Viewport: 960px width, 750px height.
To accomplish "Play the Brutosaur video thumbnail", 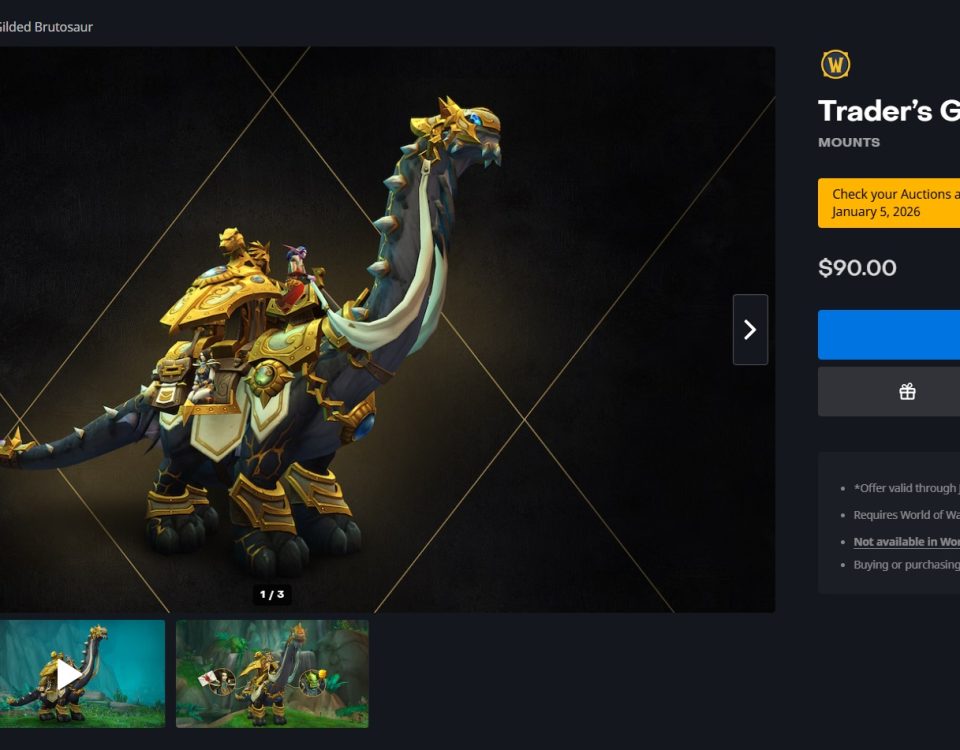I will (x=70, y=674).
